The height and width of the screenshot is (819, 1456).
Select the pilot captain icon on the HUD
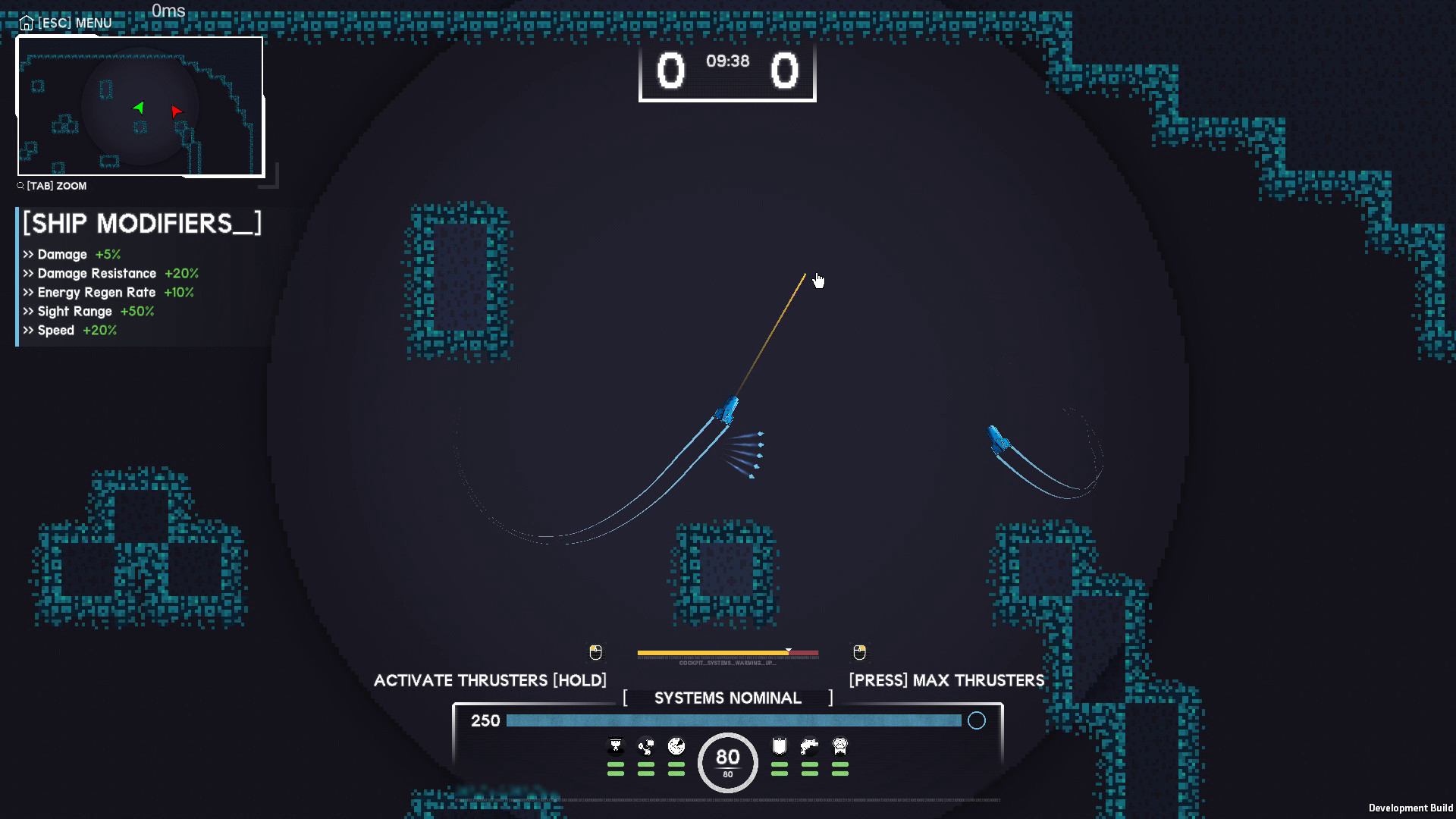pos(616,745)
